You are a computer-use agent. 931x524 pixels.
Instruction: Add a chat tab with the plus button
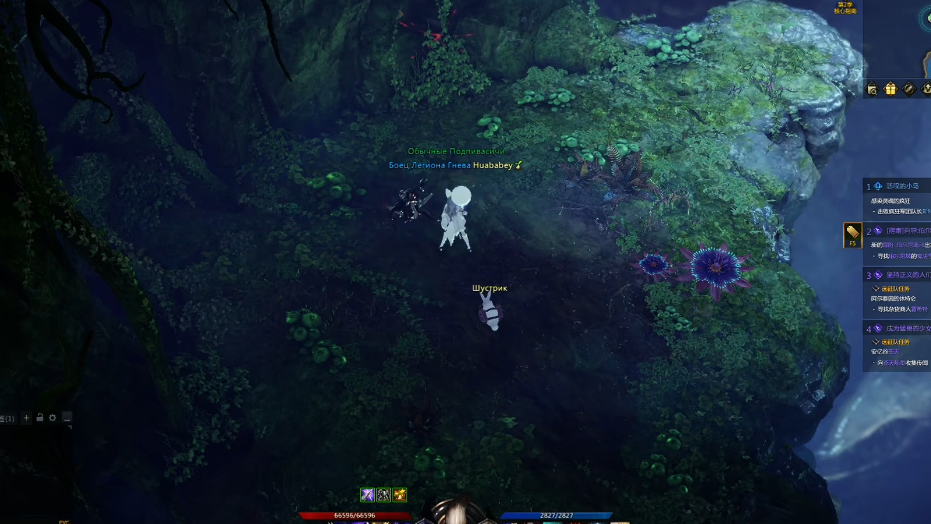point(27,417)
